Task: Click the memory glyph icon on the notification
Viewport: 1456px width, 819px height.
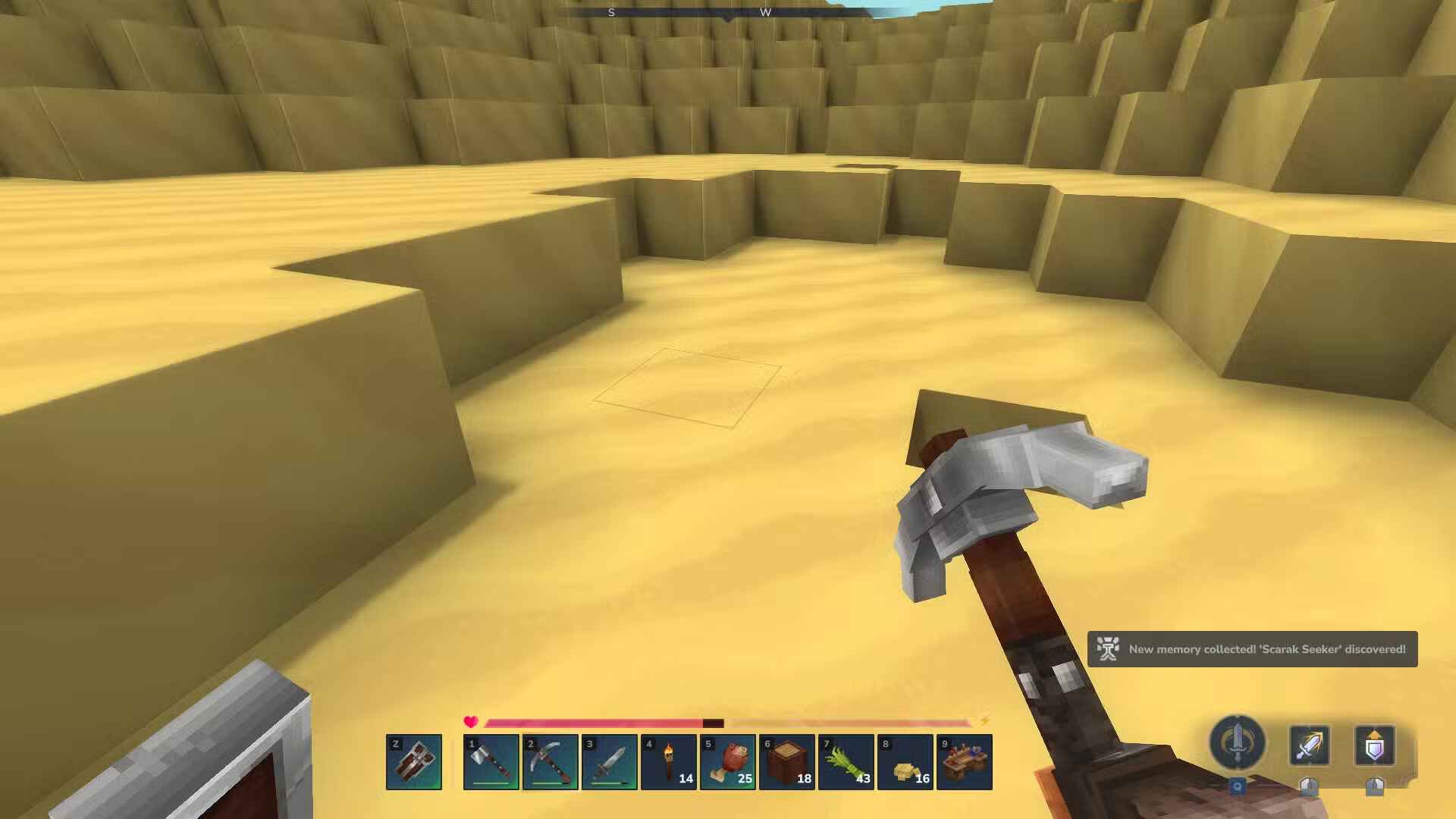Action: (1109, 649)
